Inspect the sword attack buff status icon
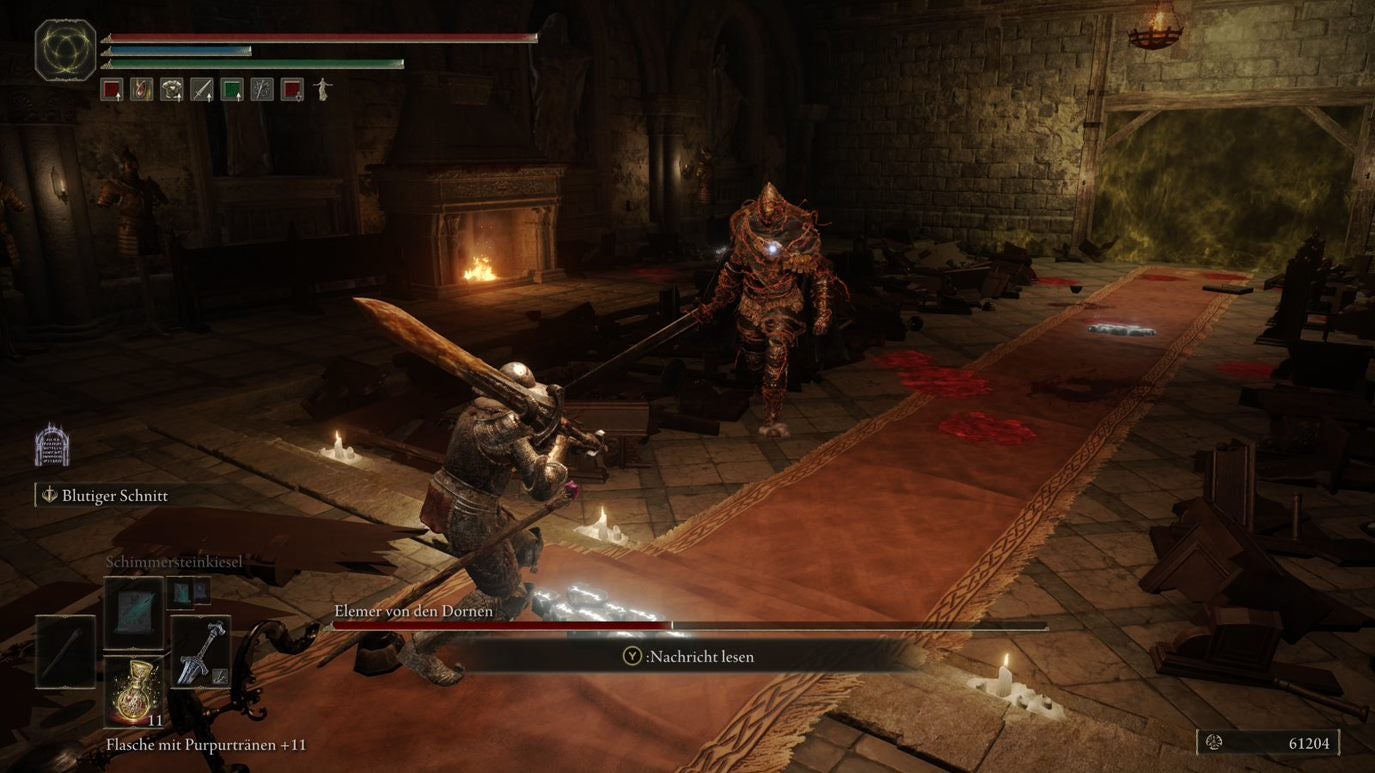 point(202,90)
